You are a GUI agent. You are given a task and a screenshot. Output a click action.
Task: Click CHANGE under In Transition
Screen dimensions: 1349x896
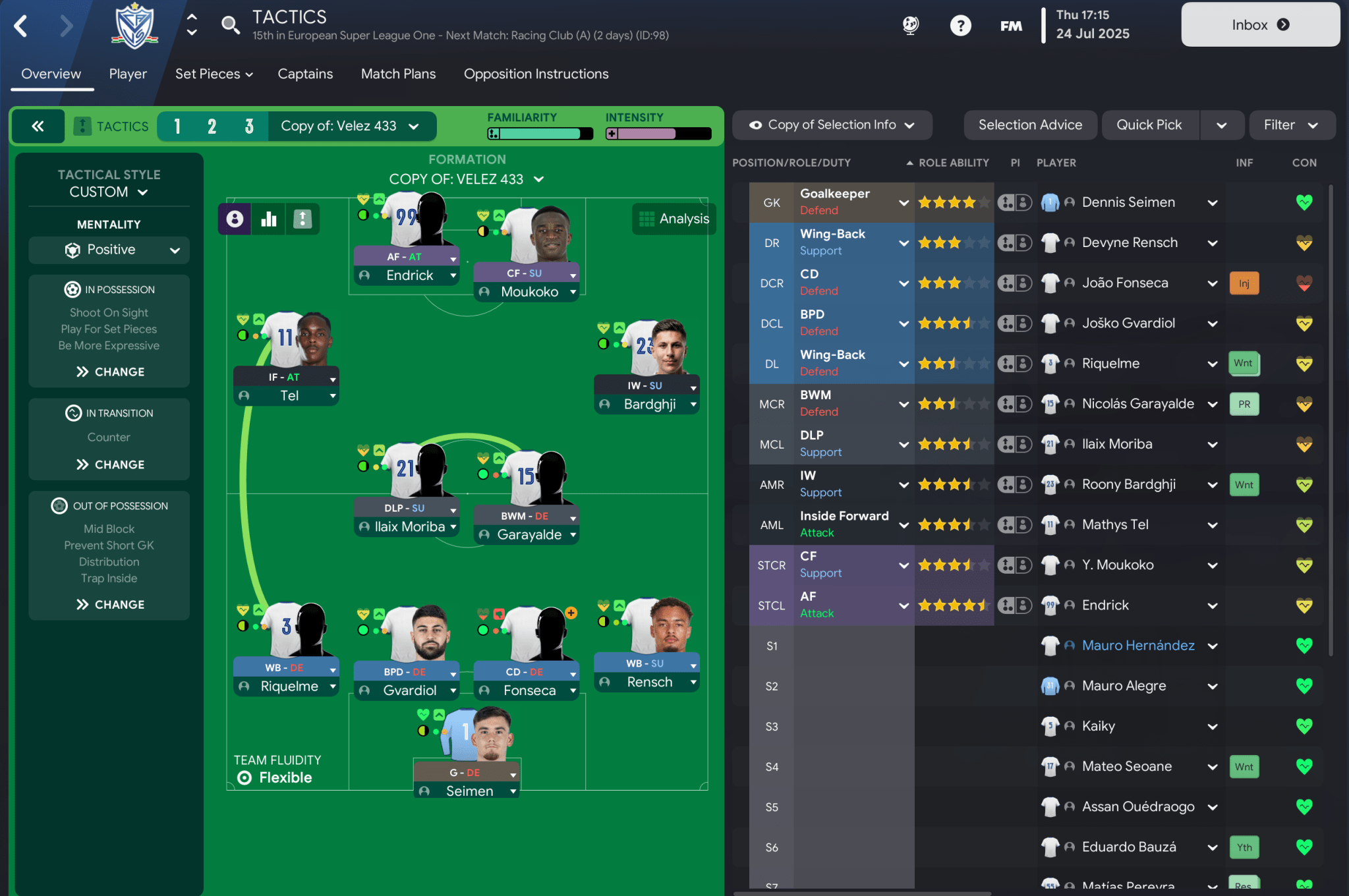click(109, 464)
